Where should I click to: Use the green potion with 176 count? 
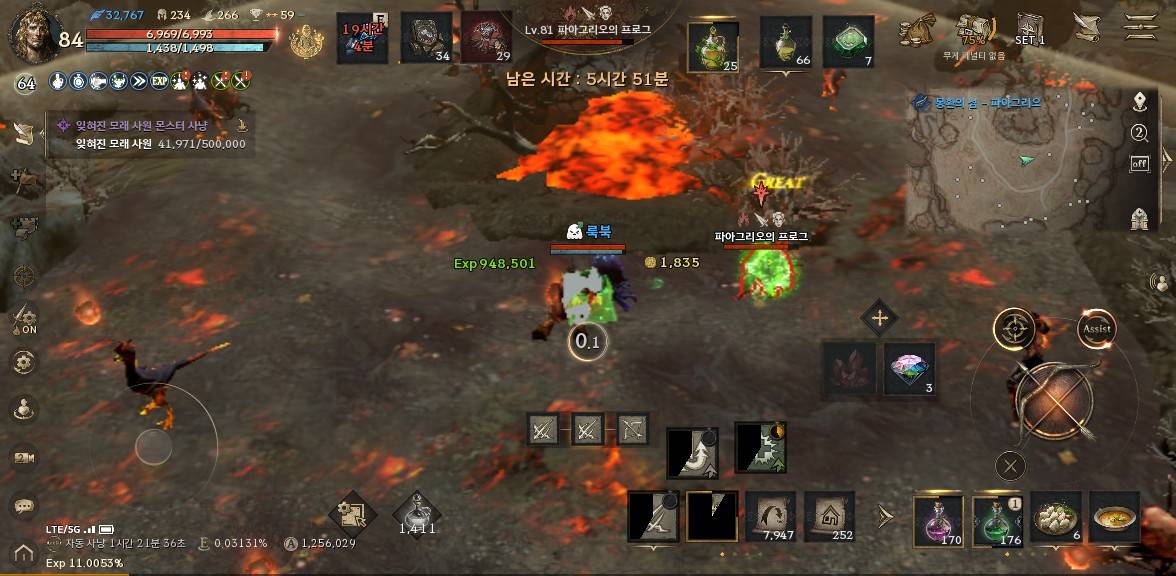tap(997, 520)
